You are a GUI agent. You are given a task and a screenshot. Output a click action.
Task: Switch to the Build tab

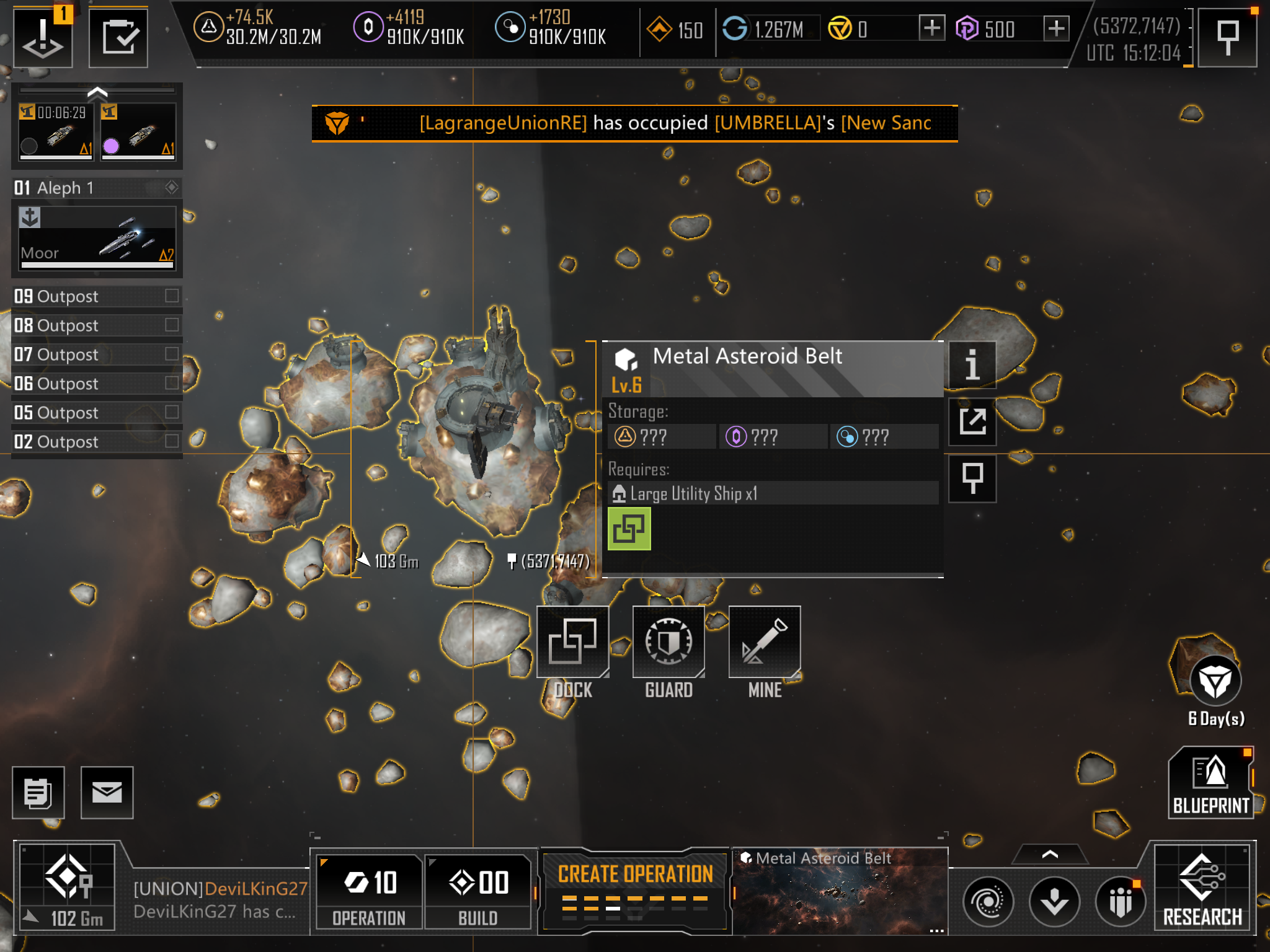(x=478, y=891)
